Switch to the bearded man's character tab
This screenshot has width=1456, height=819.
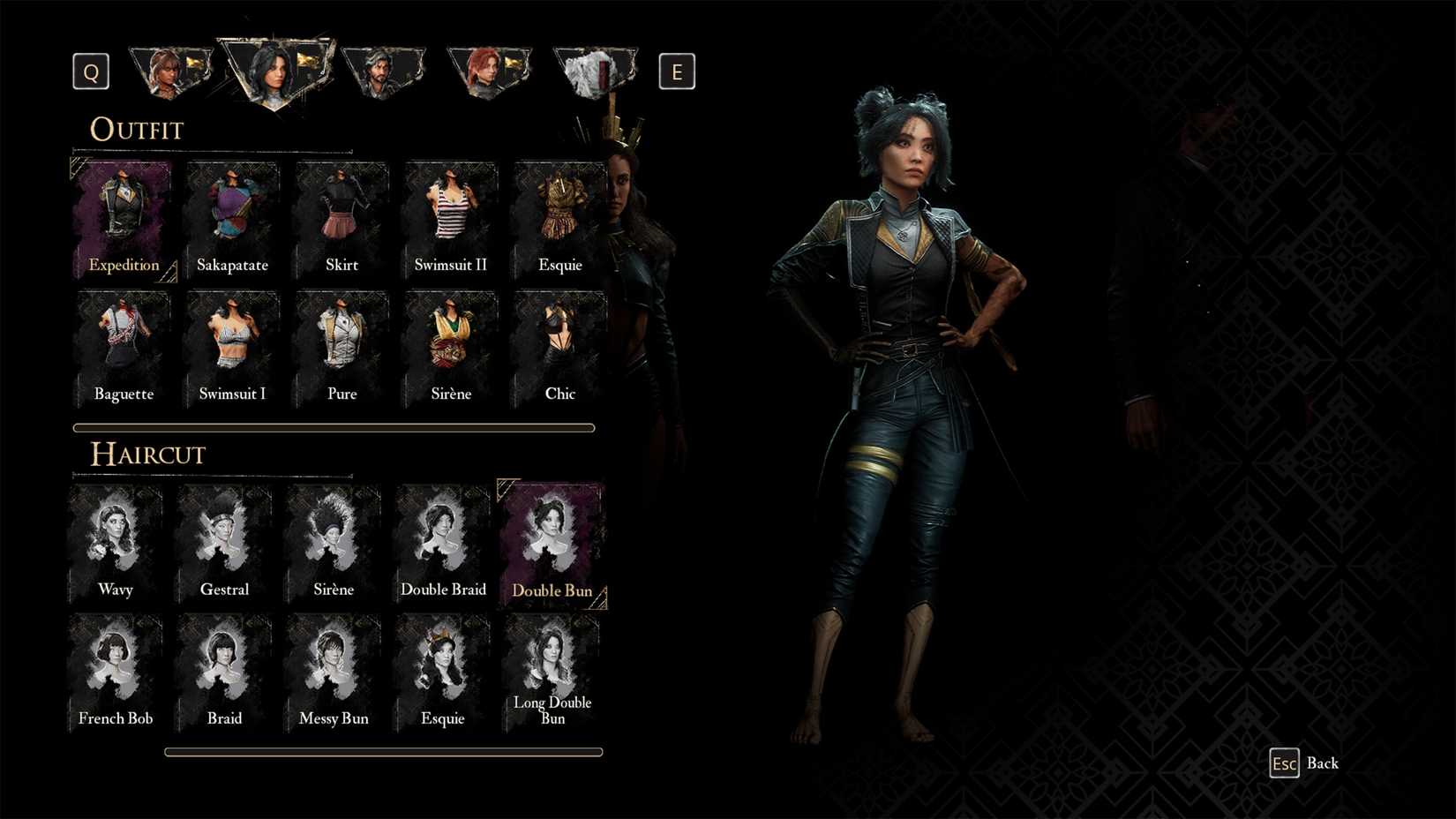click(x=384, y=69)
